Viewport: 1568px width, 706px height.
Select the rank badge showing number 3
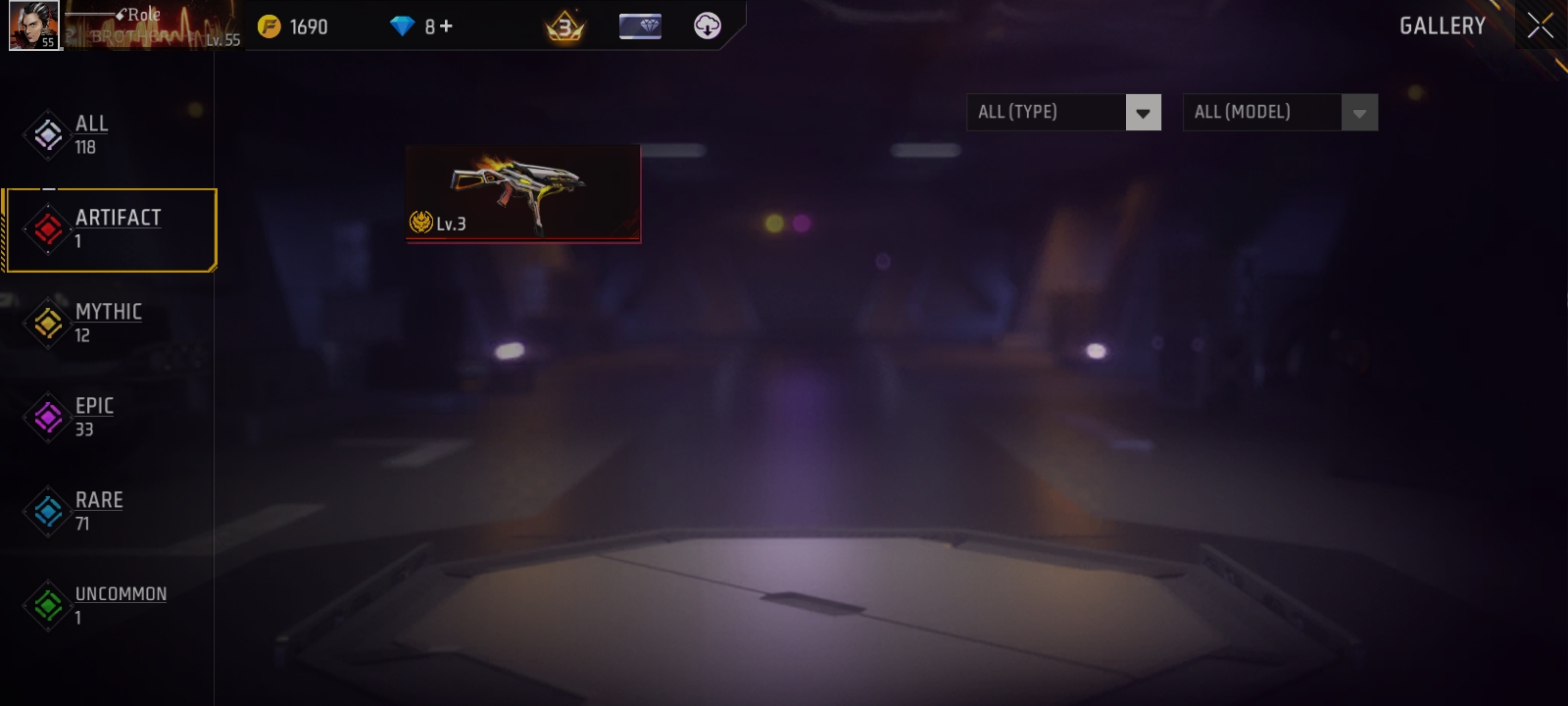(x=563, y=26)
